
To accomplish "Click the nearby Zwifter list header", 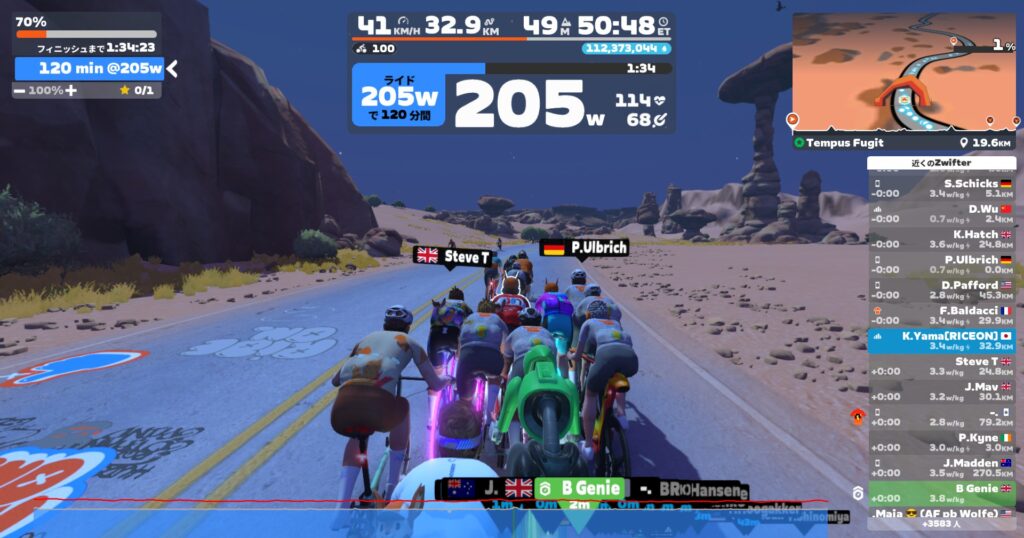I will (941, 163).
